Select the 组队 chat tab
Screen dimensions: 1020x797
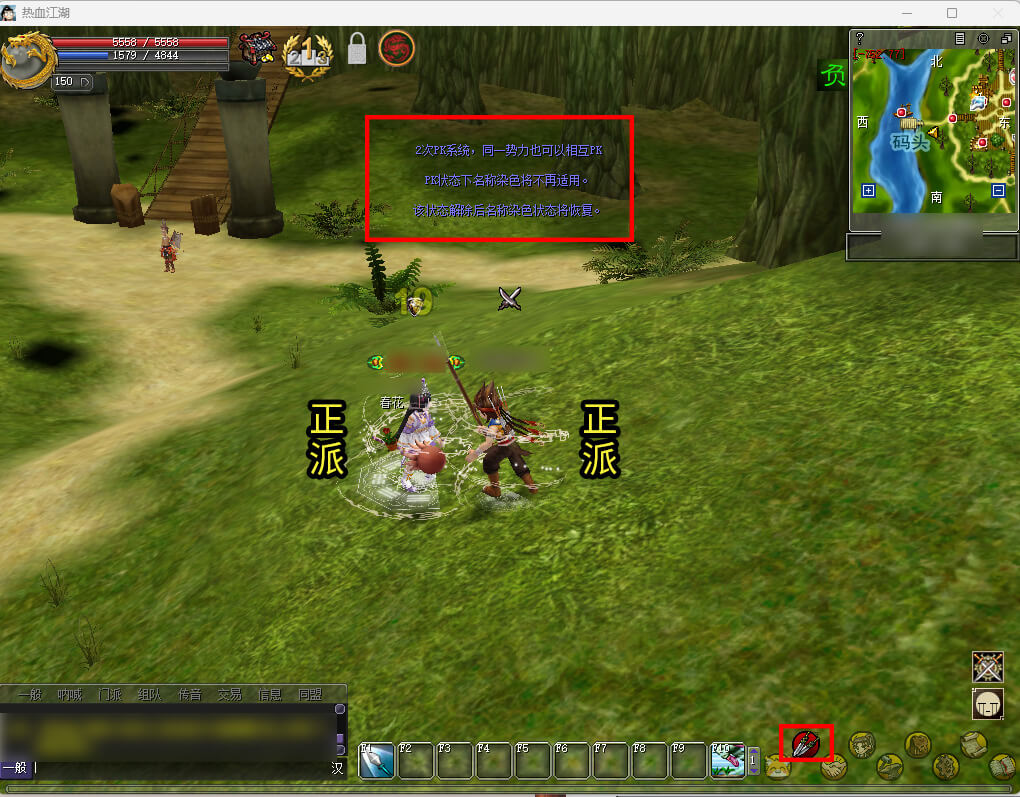(149, 694)
